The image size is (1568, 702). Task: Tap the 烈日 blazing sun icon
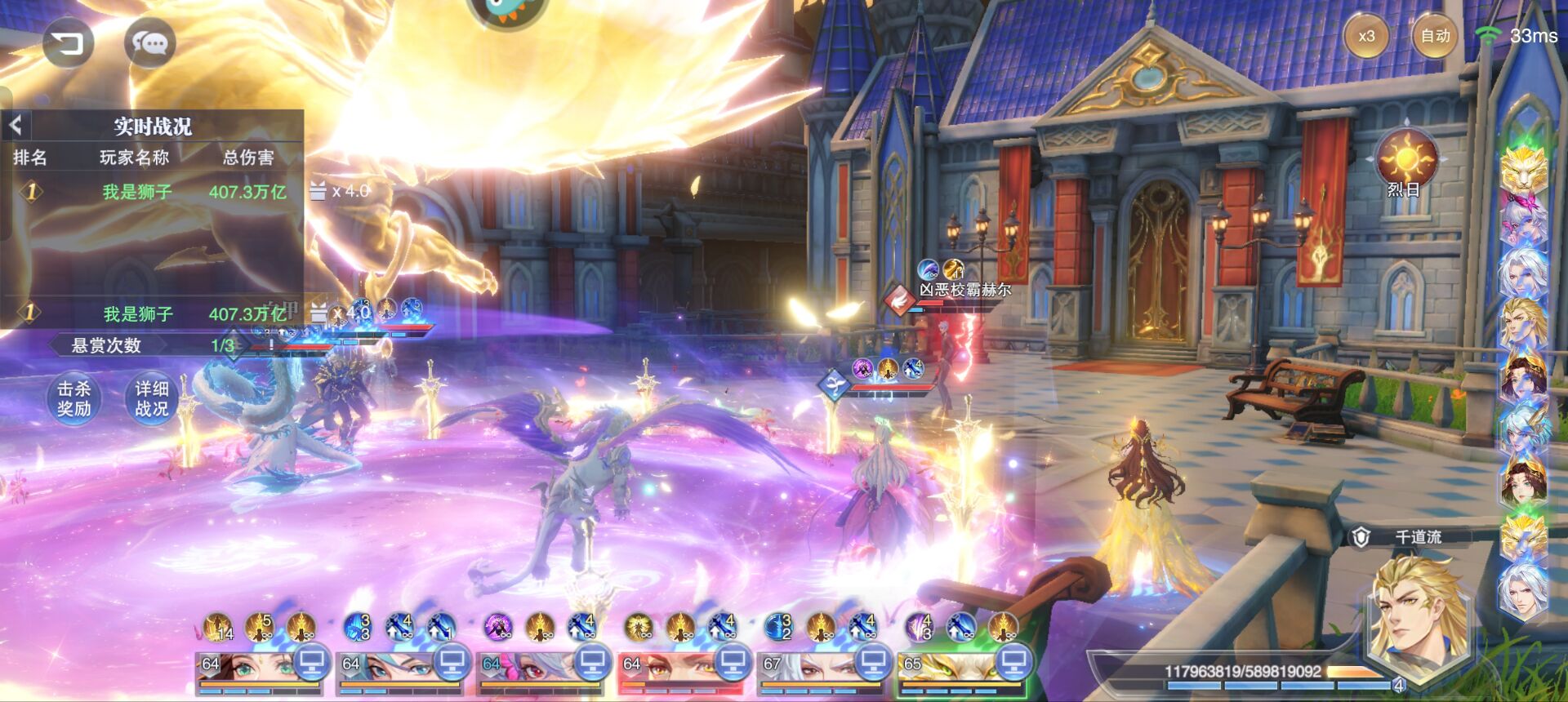point(1405,160)
